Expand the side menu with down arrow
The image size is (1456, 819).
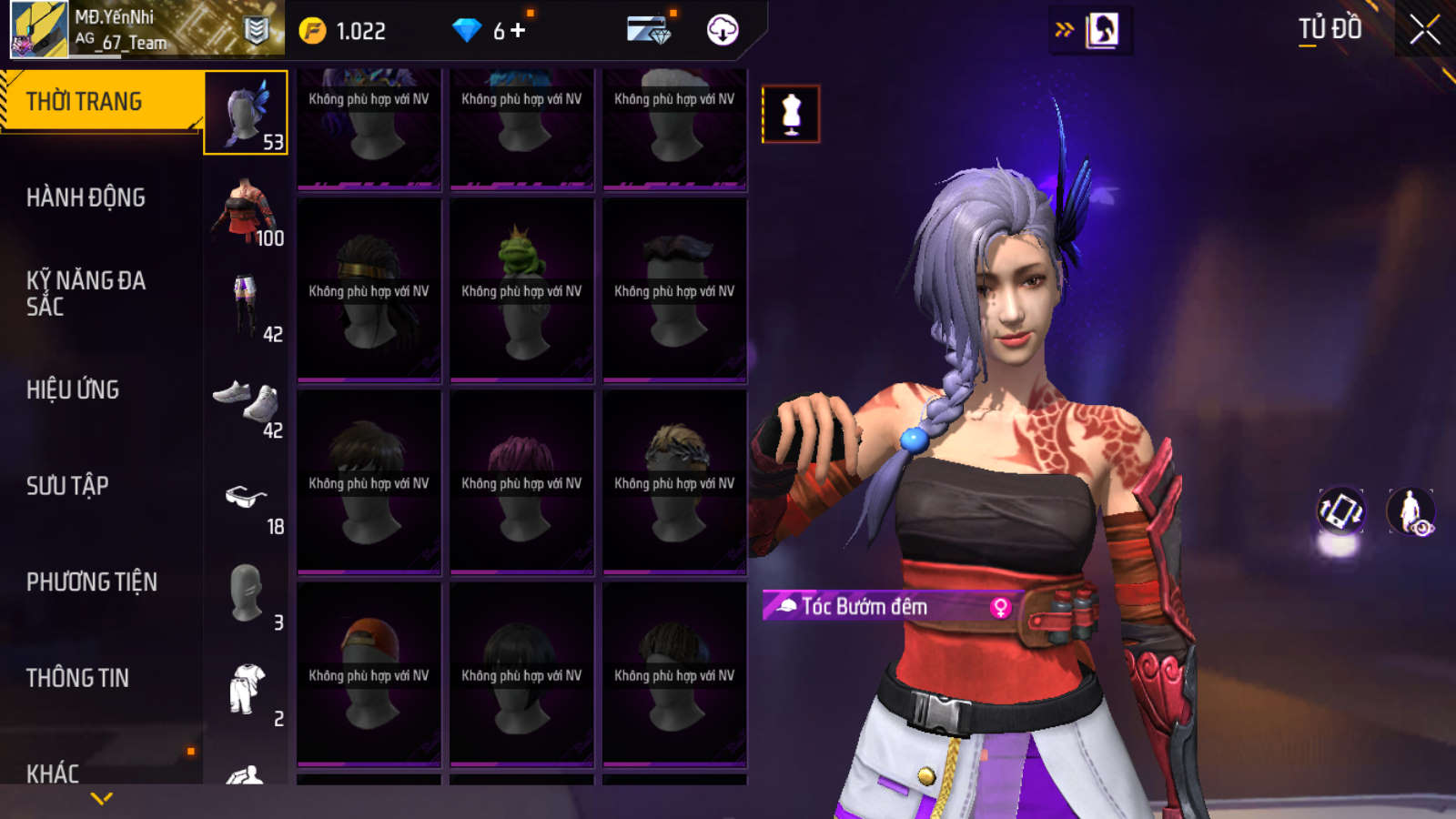[102, 798]
